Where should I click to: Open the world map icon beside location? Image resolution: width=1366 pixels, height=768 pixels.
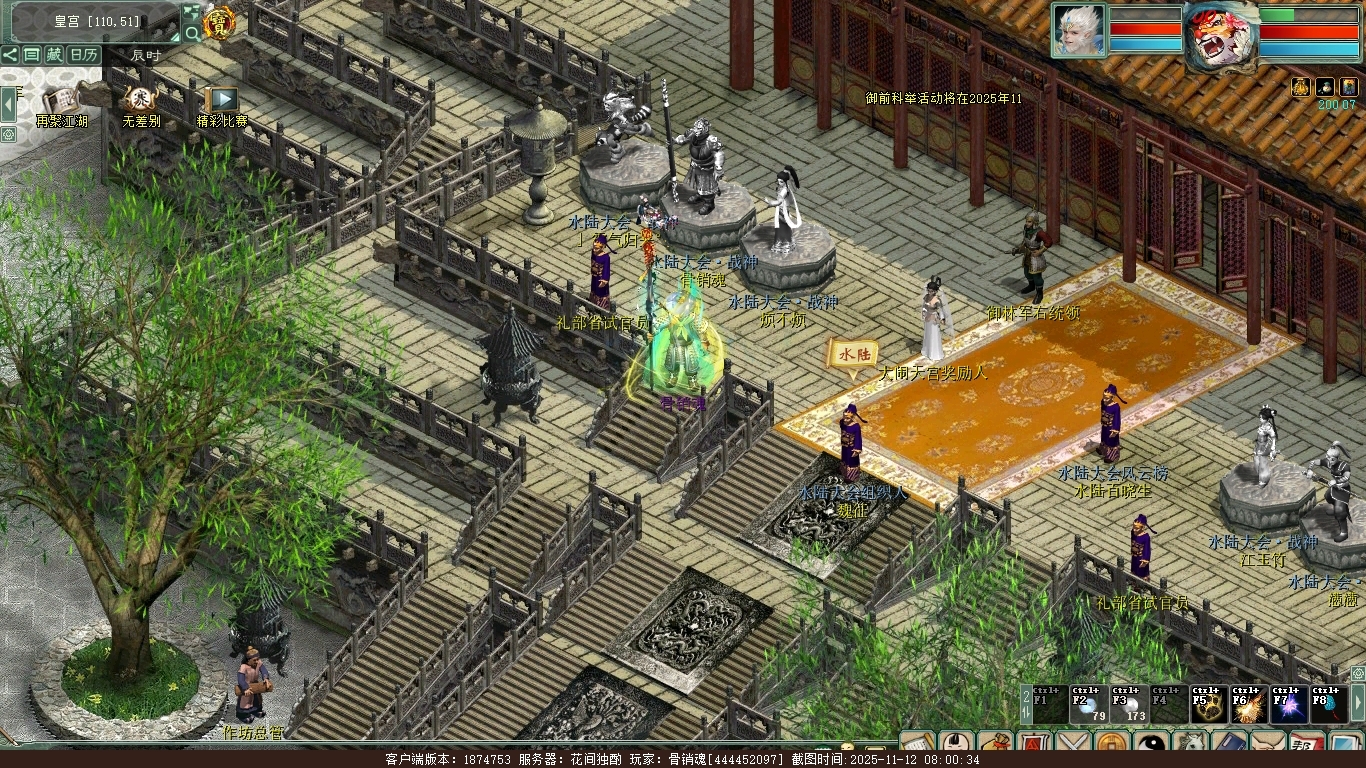coord(192,13)
